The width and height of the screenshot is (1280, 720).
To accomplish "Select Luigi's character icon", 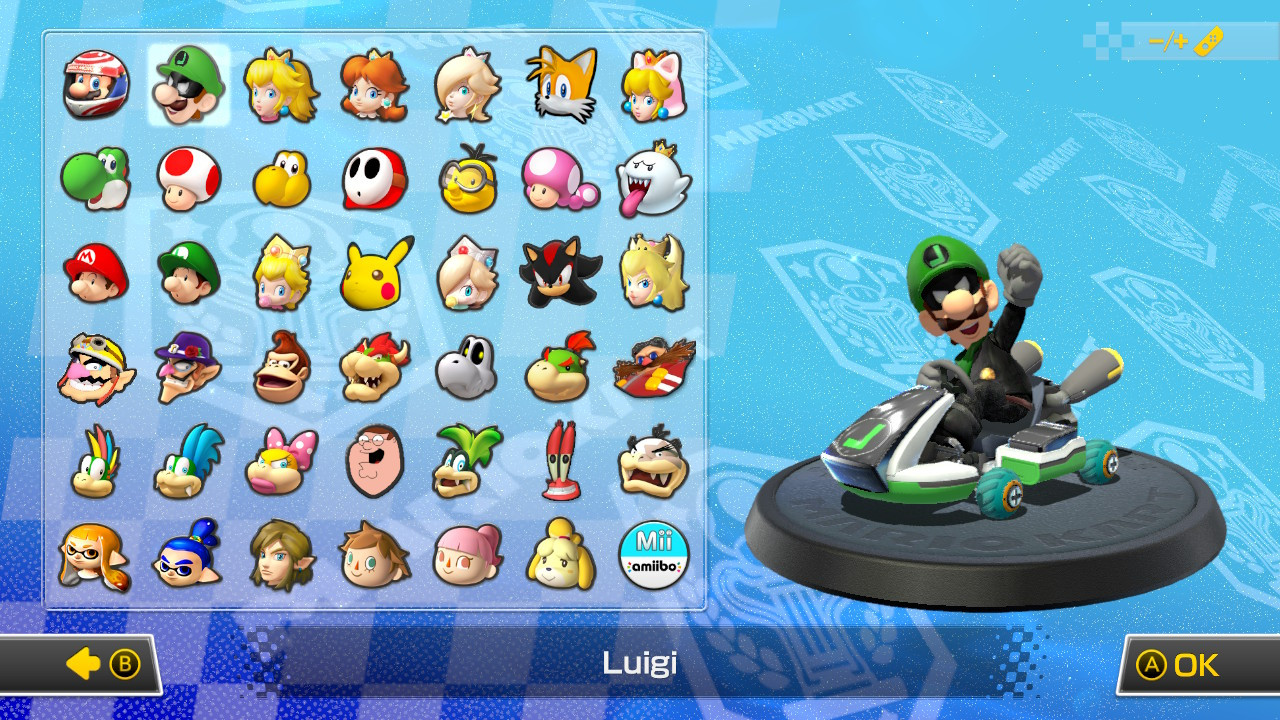I will coord(189,85).
